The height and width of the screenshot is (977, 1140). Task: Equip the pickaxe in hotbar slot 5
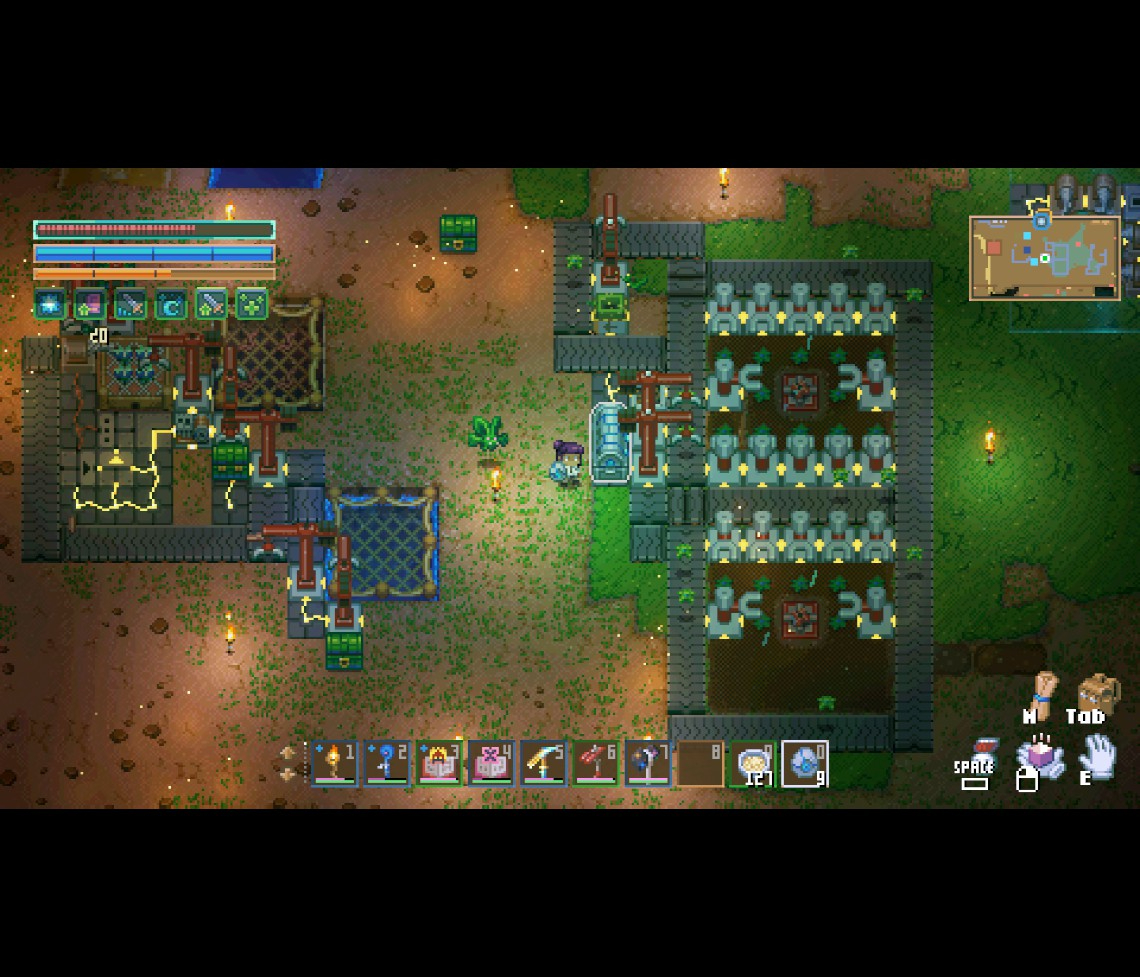tap(543, 764)
